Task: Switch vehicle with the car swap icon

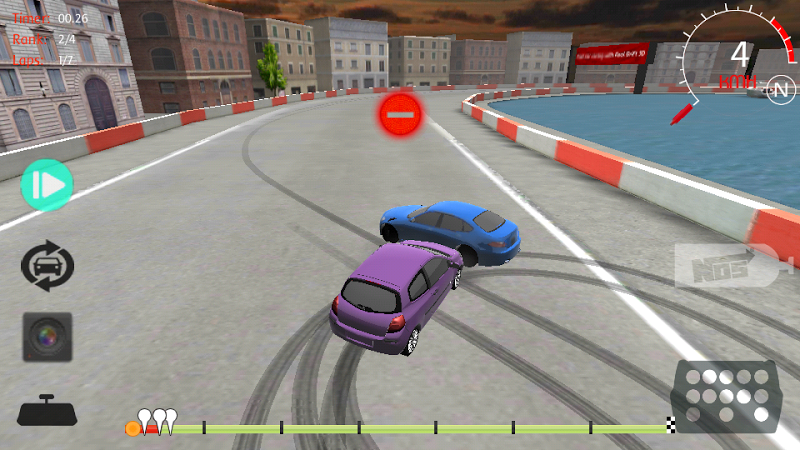Action: click(47, 267)
